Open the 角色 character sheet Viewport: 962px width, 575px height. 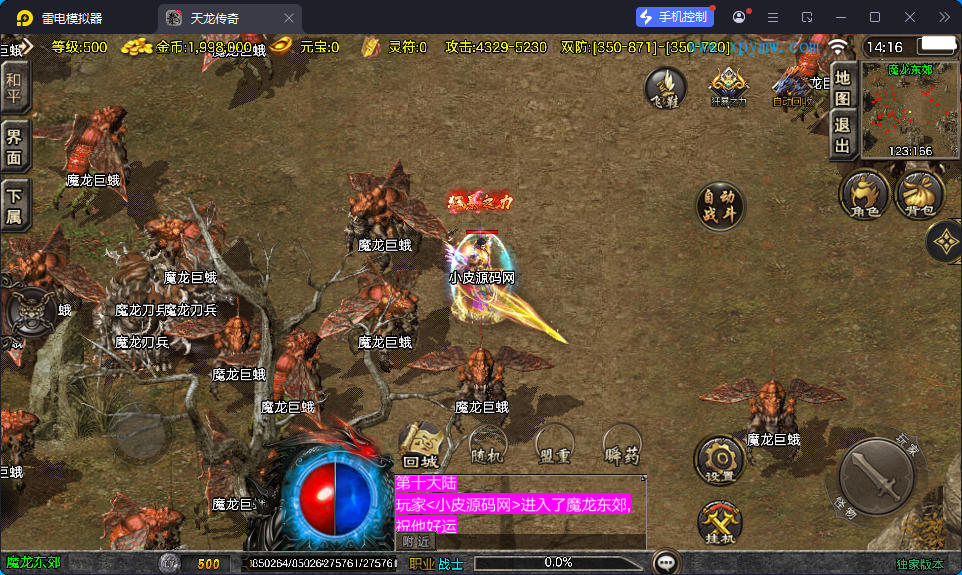tap(864, 193)
